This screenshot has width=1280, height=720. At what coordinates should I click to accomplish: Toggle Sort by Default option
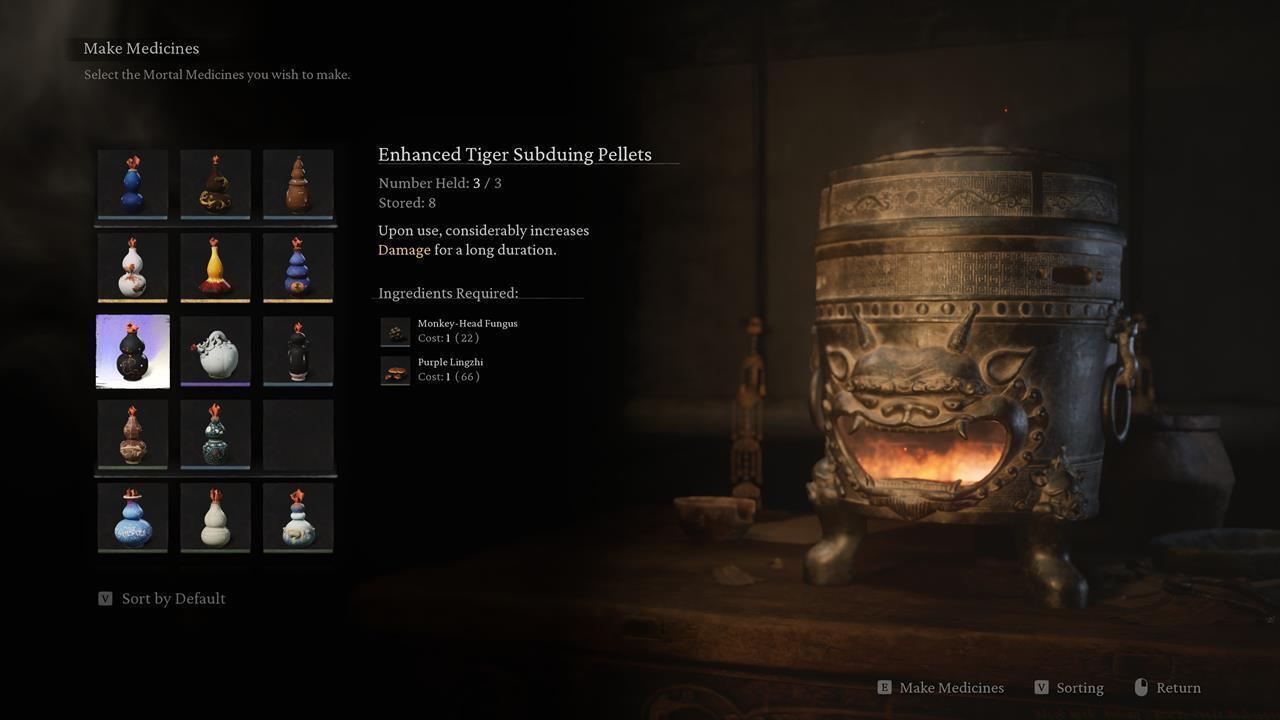[172, 598]
